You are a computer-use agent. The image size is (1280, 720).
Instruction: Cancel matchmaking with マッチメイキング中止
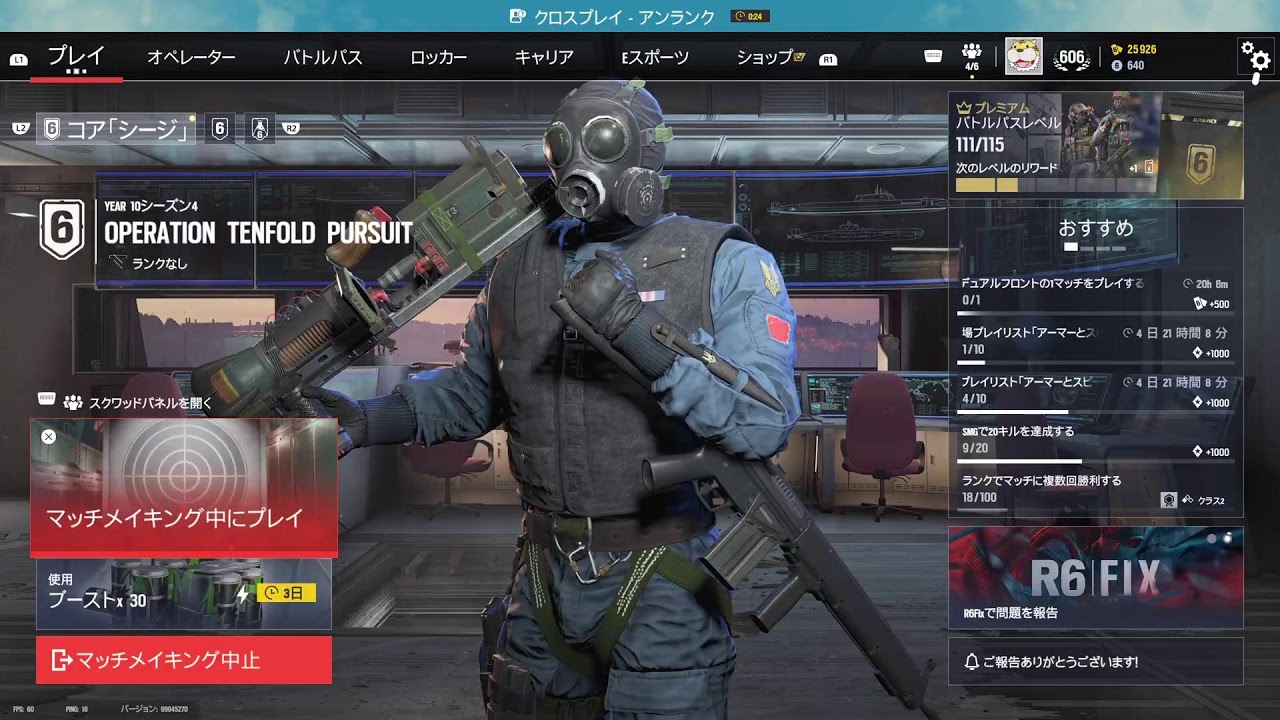(183, 660)
